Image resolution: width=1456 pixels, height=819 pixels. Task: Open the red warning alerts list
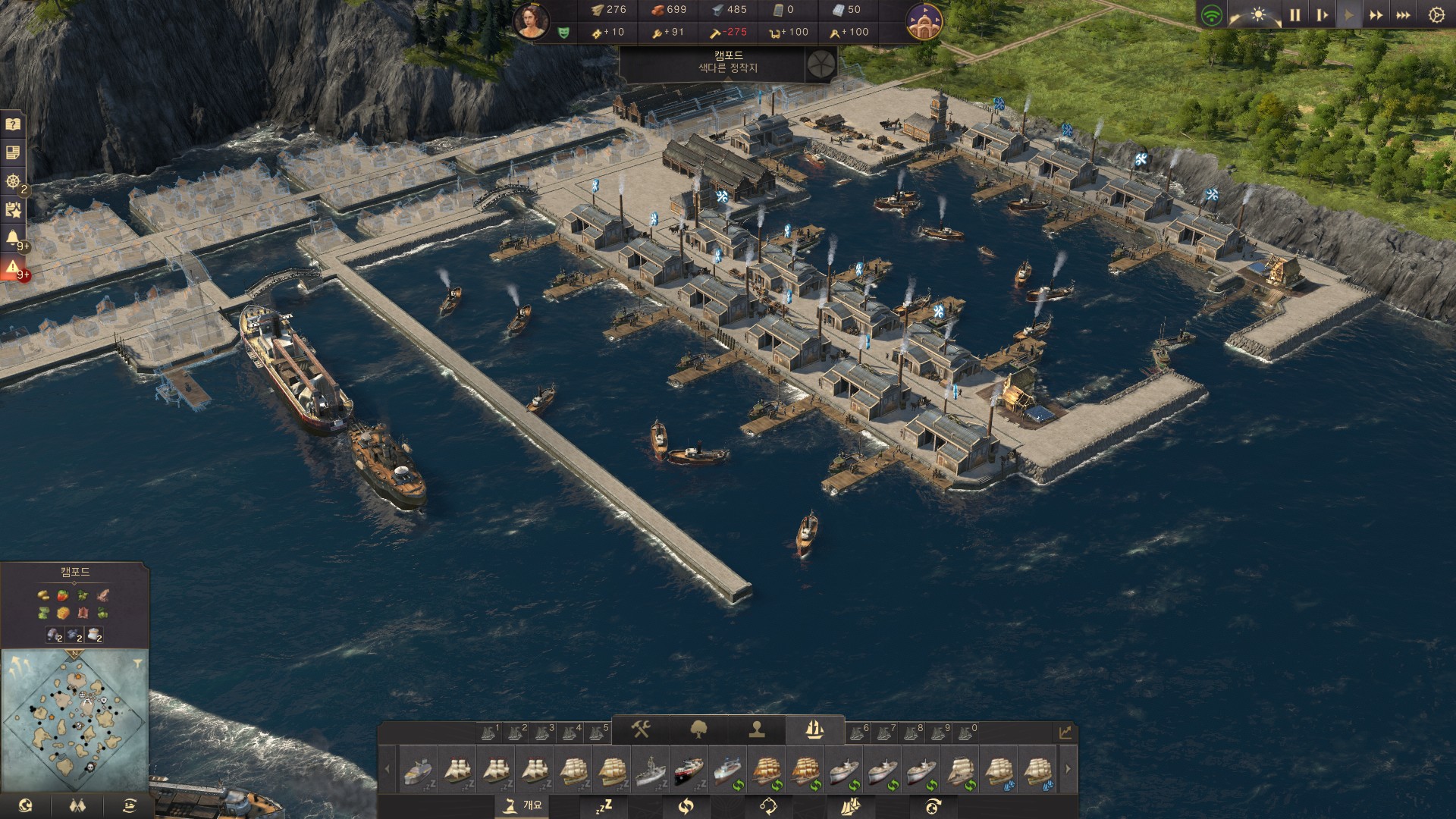pos(13,268)
